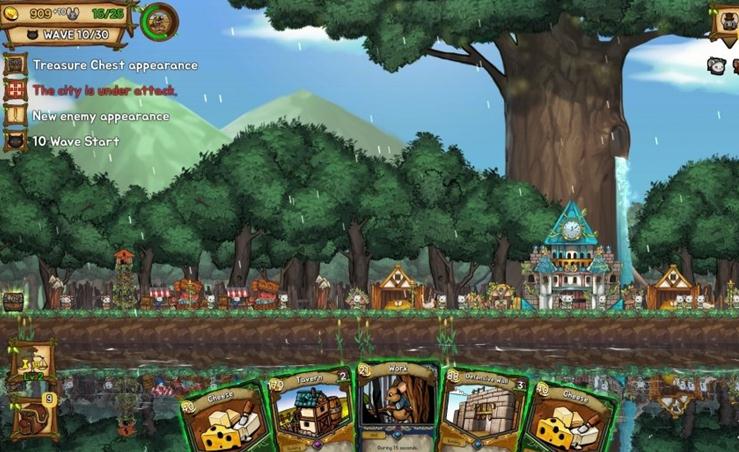Select the wooden-framed tree icon above the numbered one

33,364
